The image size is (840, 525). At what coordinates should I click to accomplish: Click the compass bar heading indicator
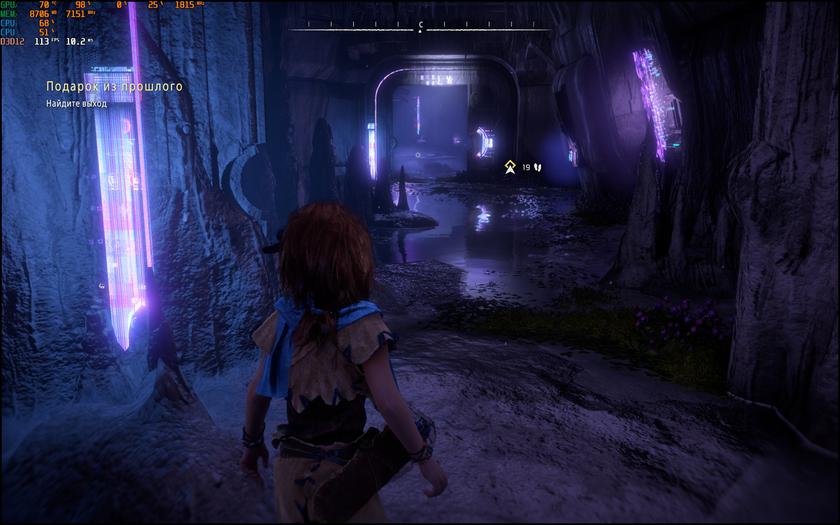420,26
